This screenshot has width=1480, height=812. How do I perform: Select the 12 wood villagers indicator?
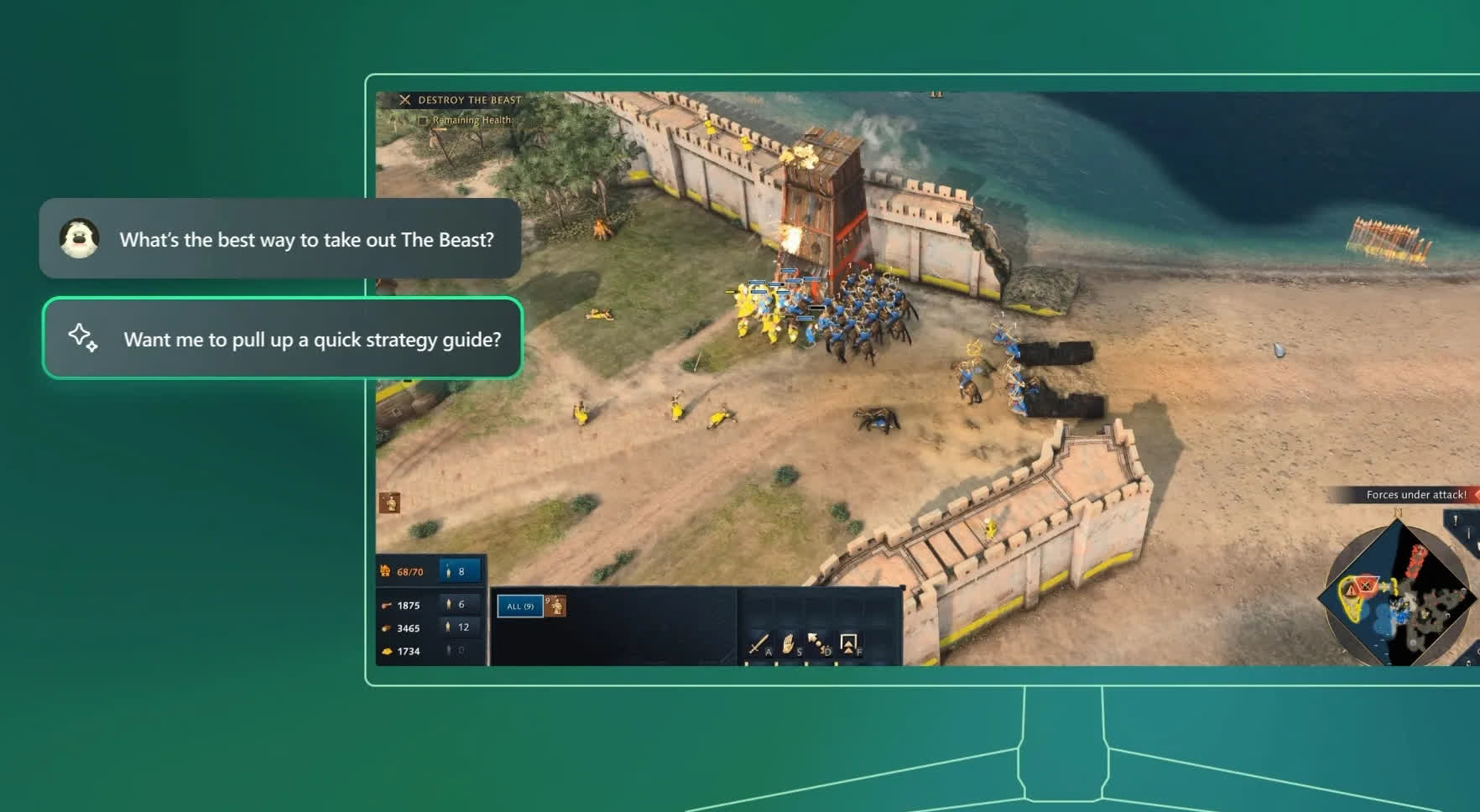[x=460, y=627]
